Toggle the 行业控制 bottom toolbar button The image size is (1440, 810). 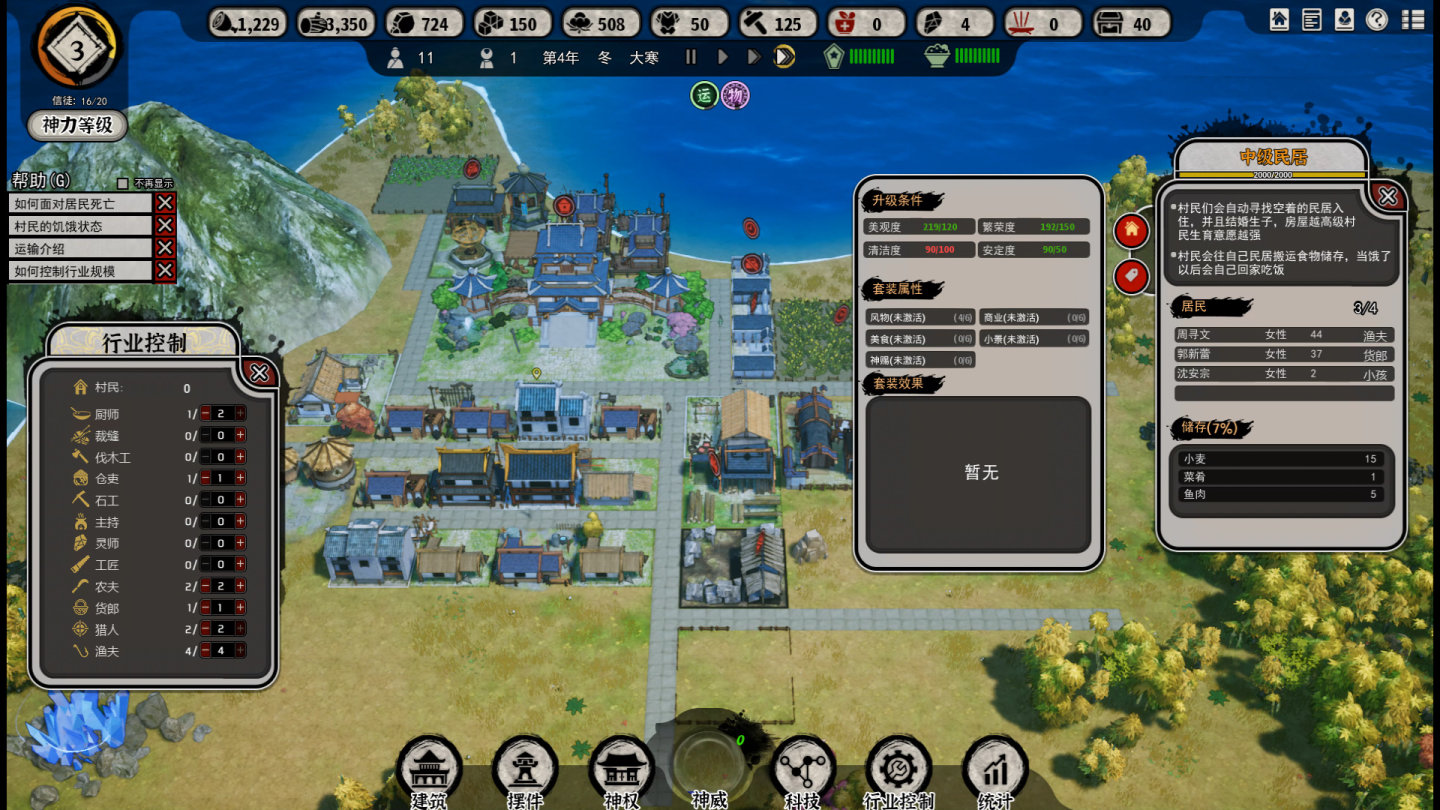pyautogui.click(x=898, y=769)
